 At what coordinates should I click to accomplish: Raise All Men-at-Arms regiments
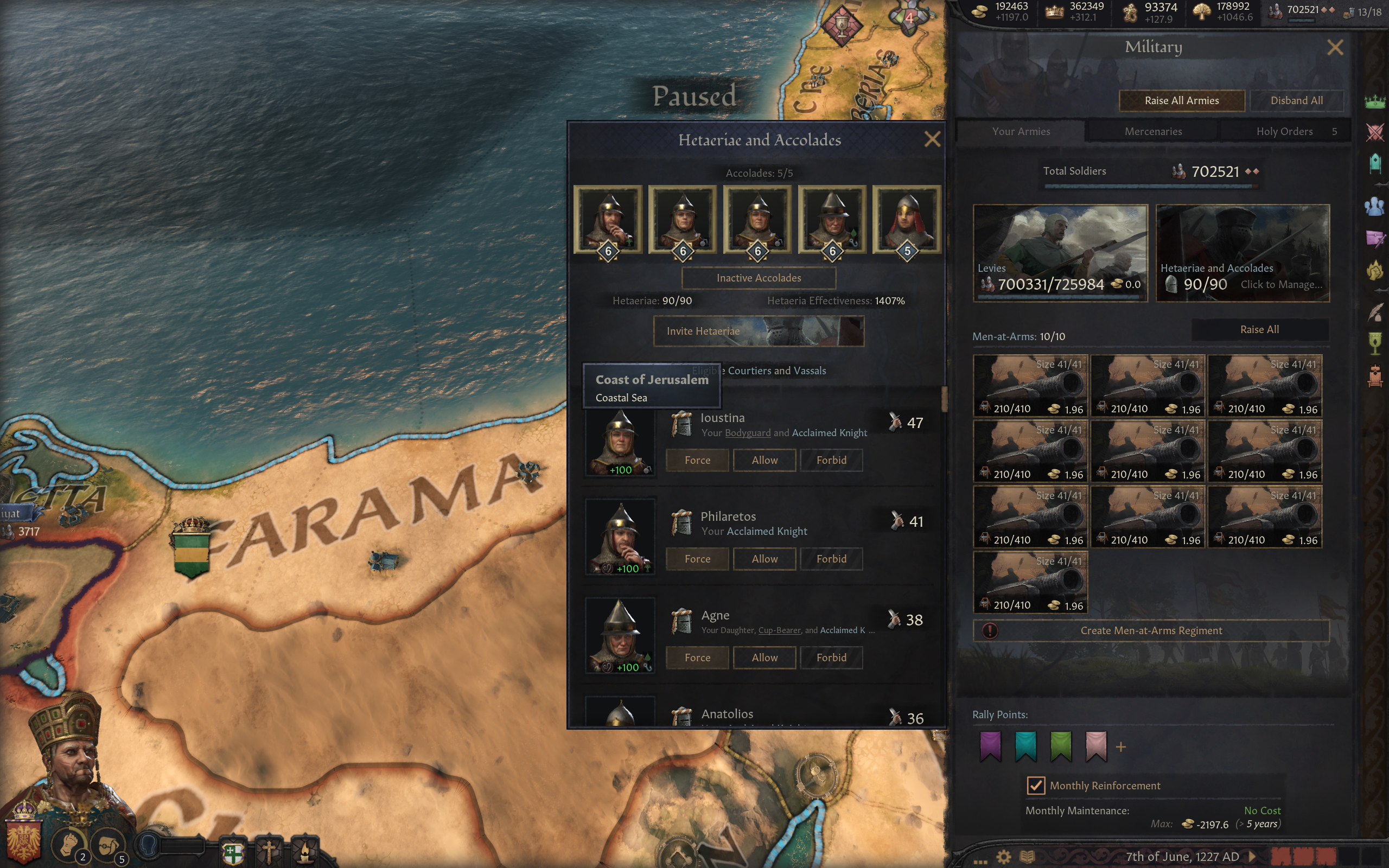(x=1259, y=329)
